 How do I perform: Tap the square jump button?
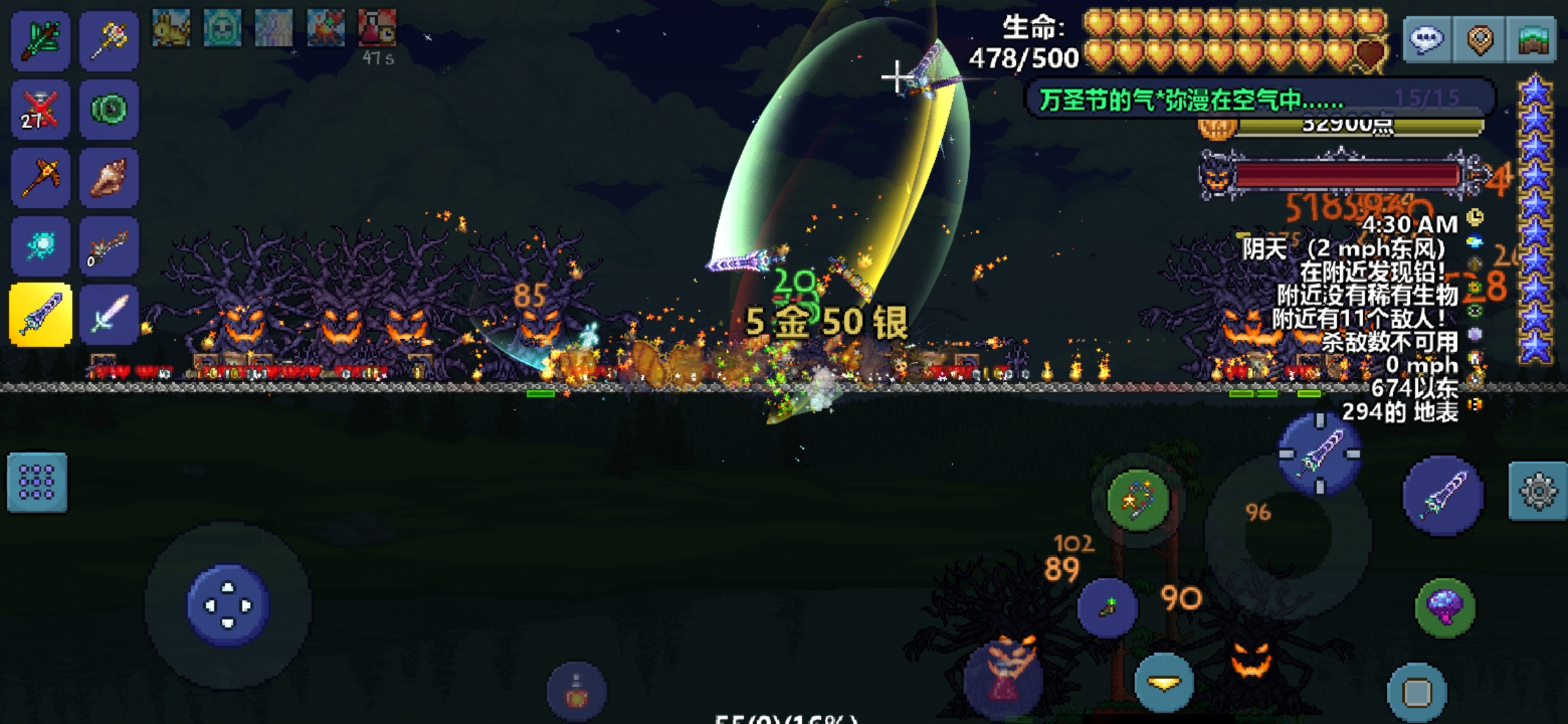coord(1417,692)
